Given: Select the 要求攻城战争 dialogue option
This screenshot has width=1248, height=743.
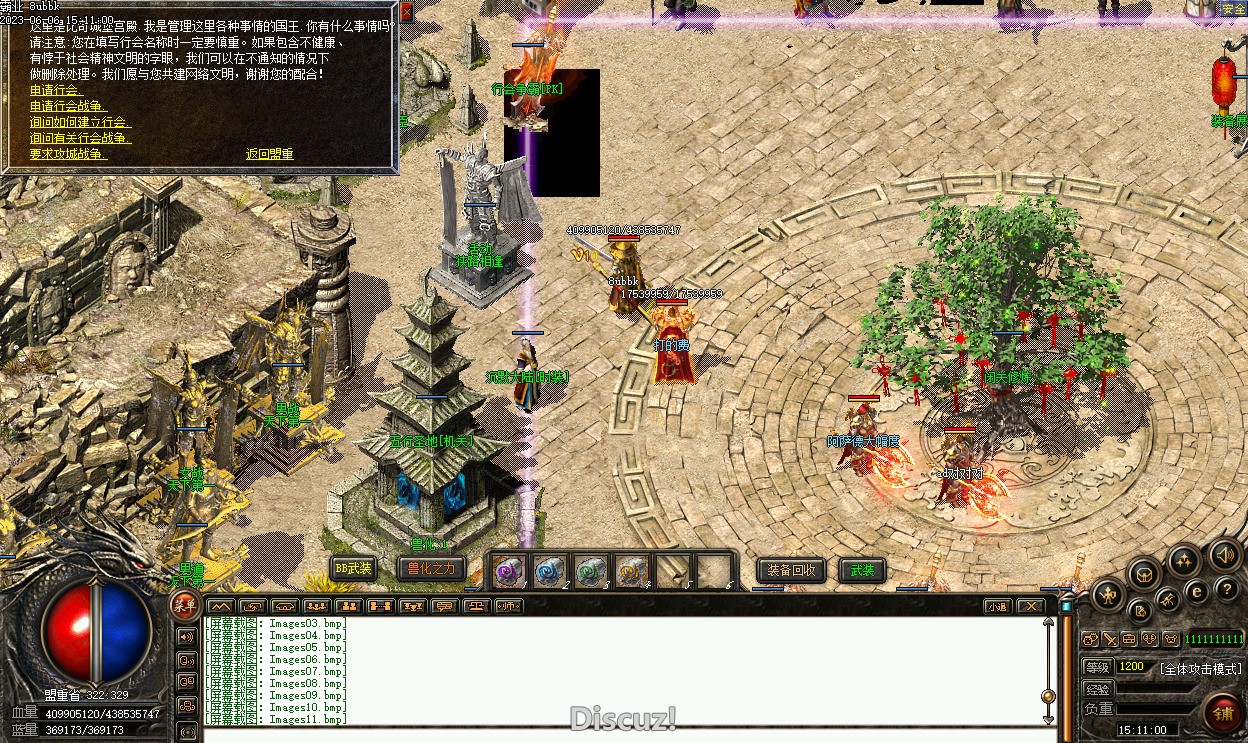Looking at the screenshot, I should tap(68, 154).
